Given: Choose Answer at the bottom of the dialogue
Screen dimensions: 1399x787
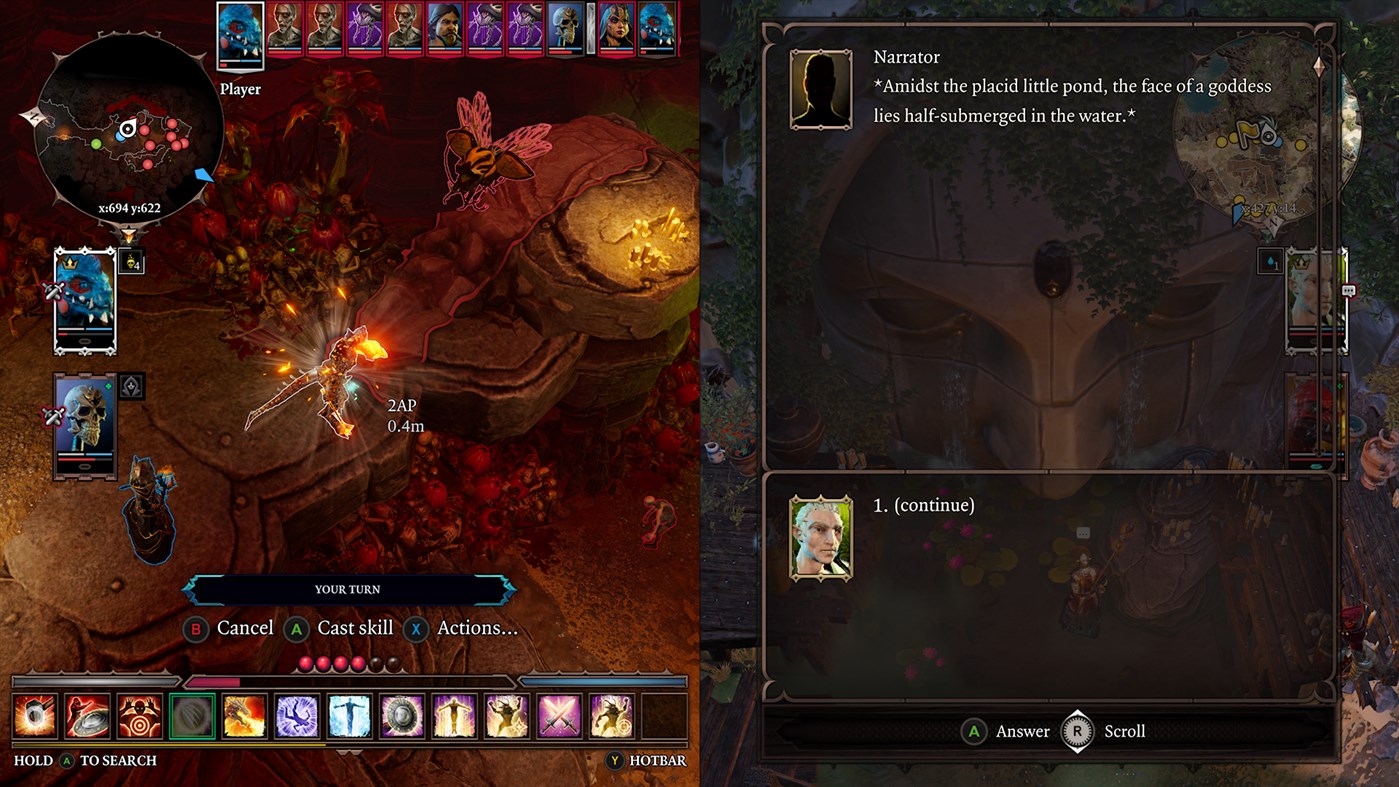Looking at the screenshot, I should (x=1004, y=731).
